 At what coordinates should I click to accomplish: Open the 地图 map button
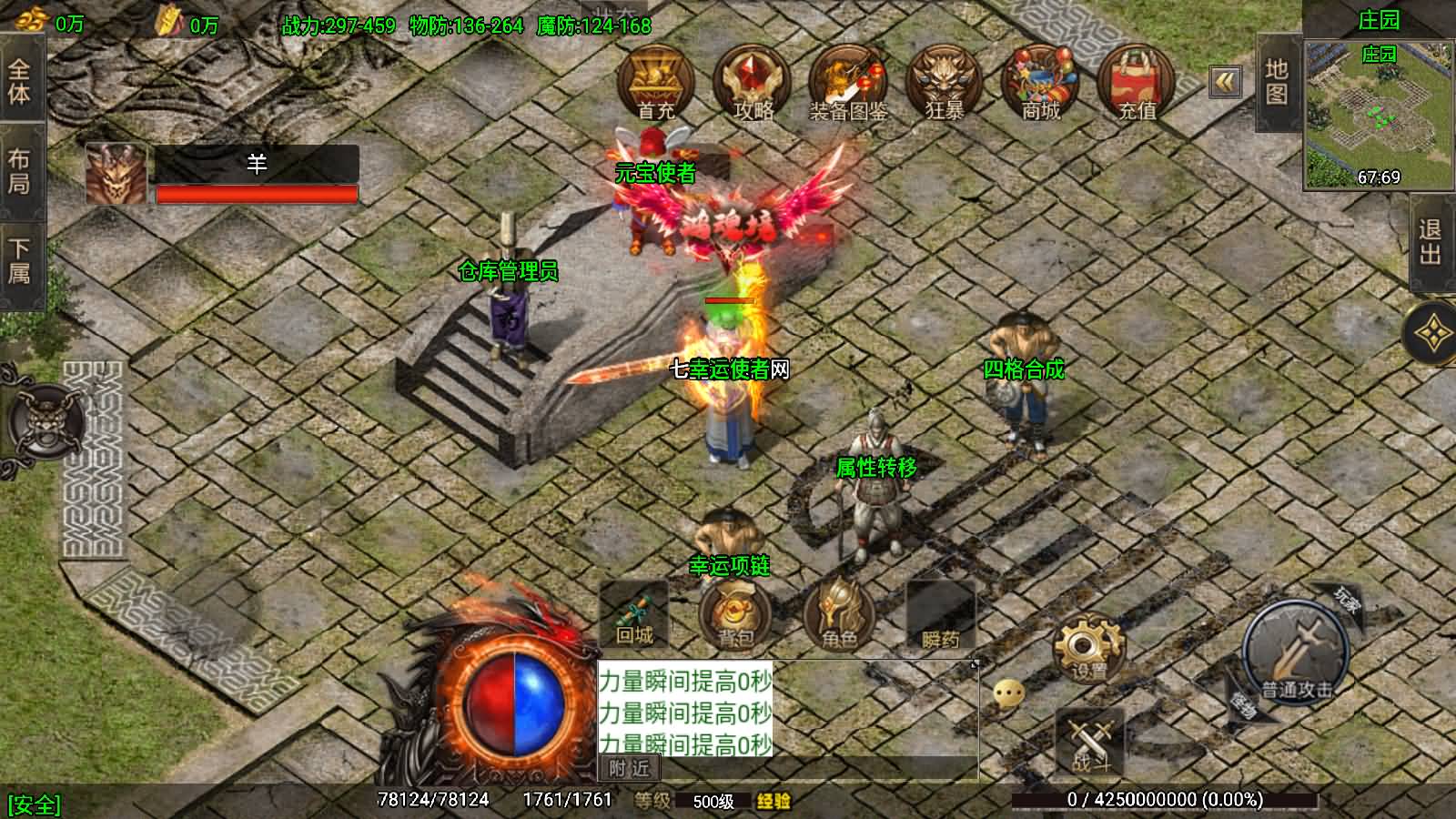point(1276,82)
